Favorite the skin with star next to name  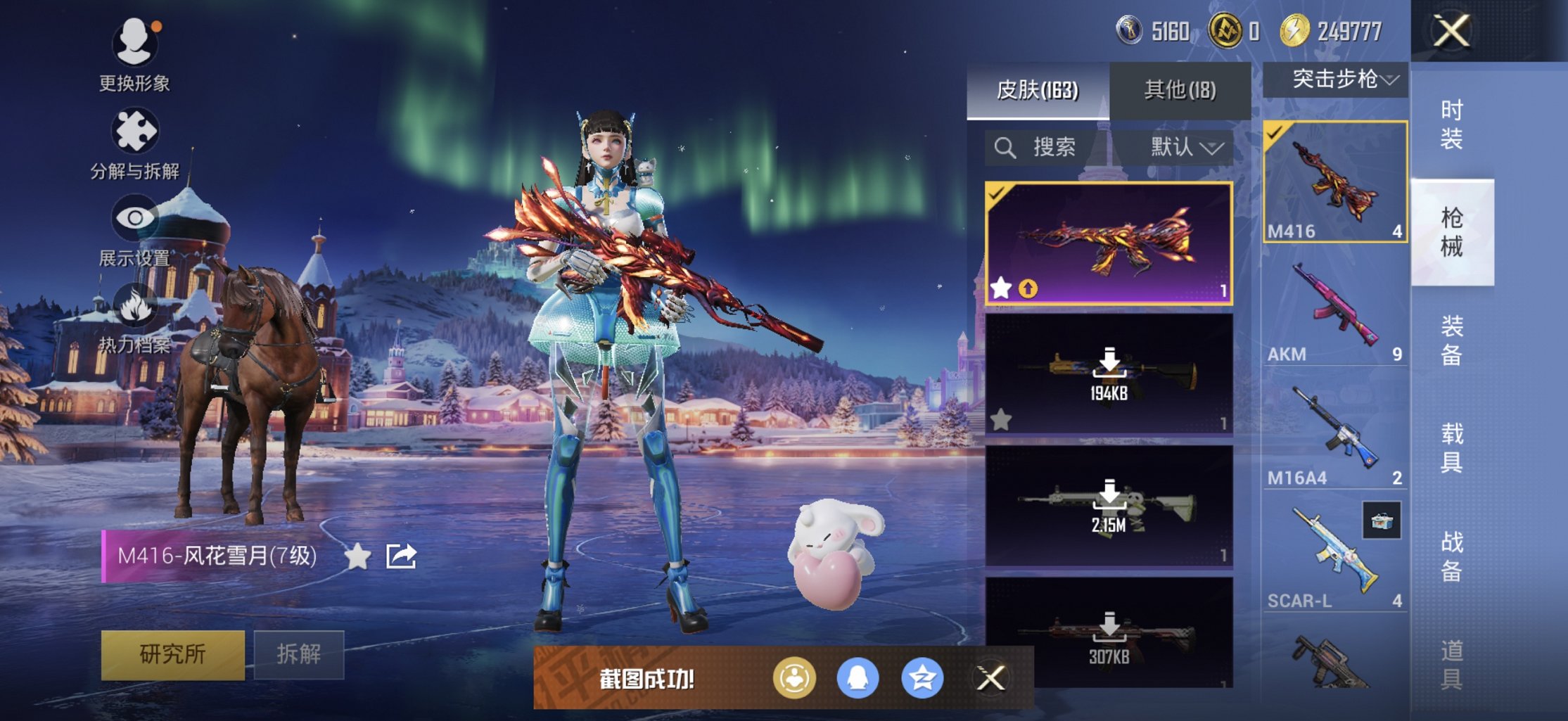[x=357, y=556]
